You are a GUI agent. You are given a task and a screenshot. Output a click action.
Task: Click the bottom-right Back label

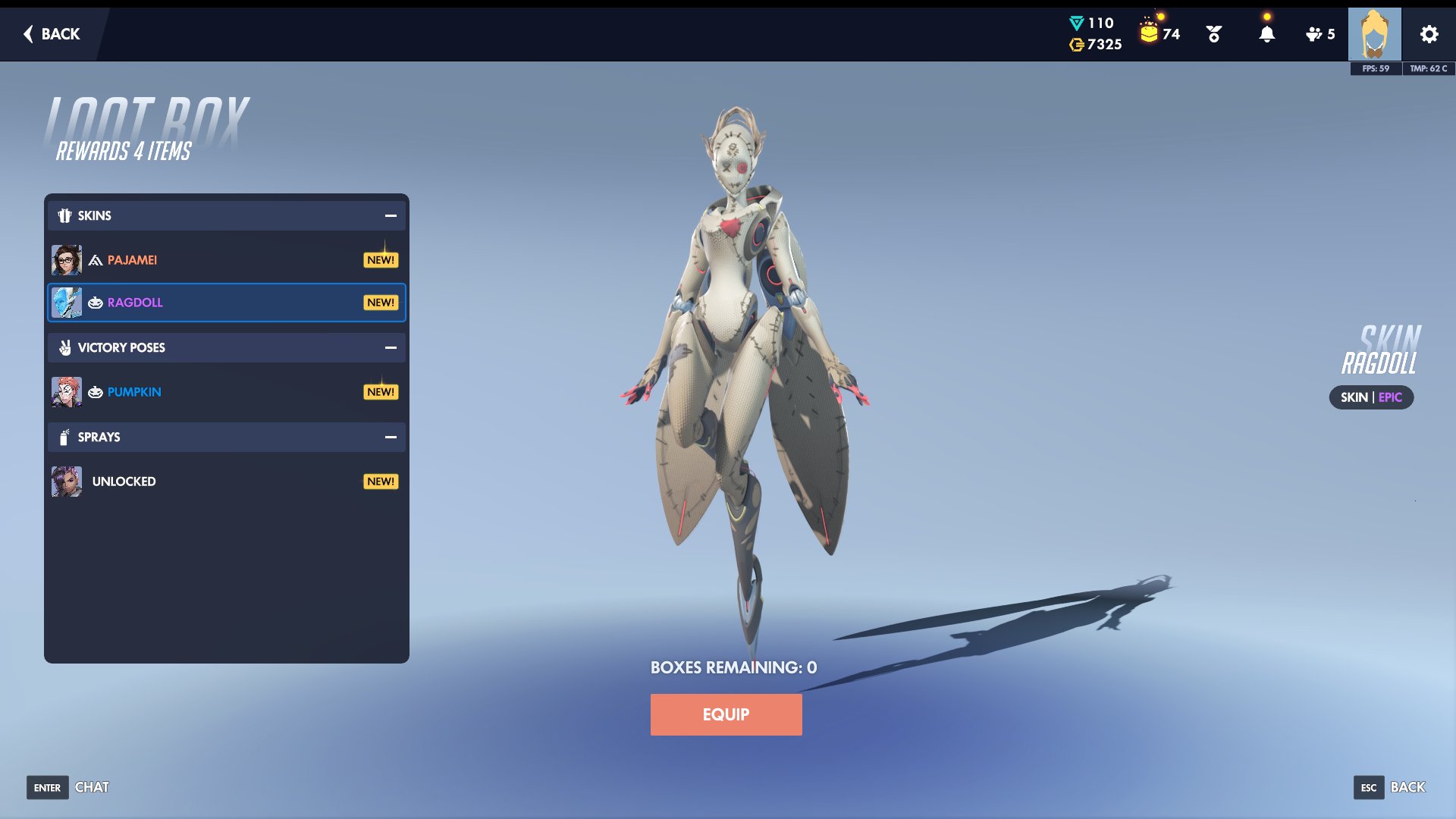1407,787
